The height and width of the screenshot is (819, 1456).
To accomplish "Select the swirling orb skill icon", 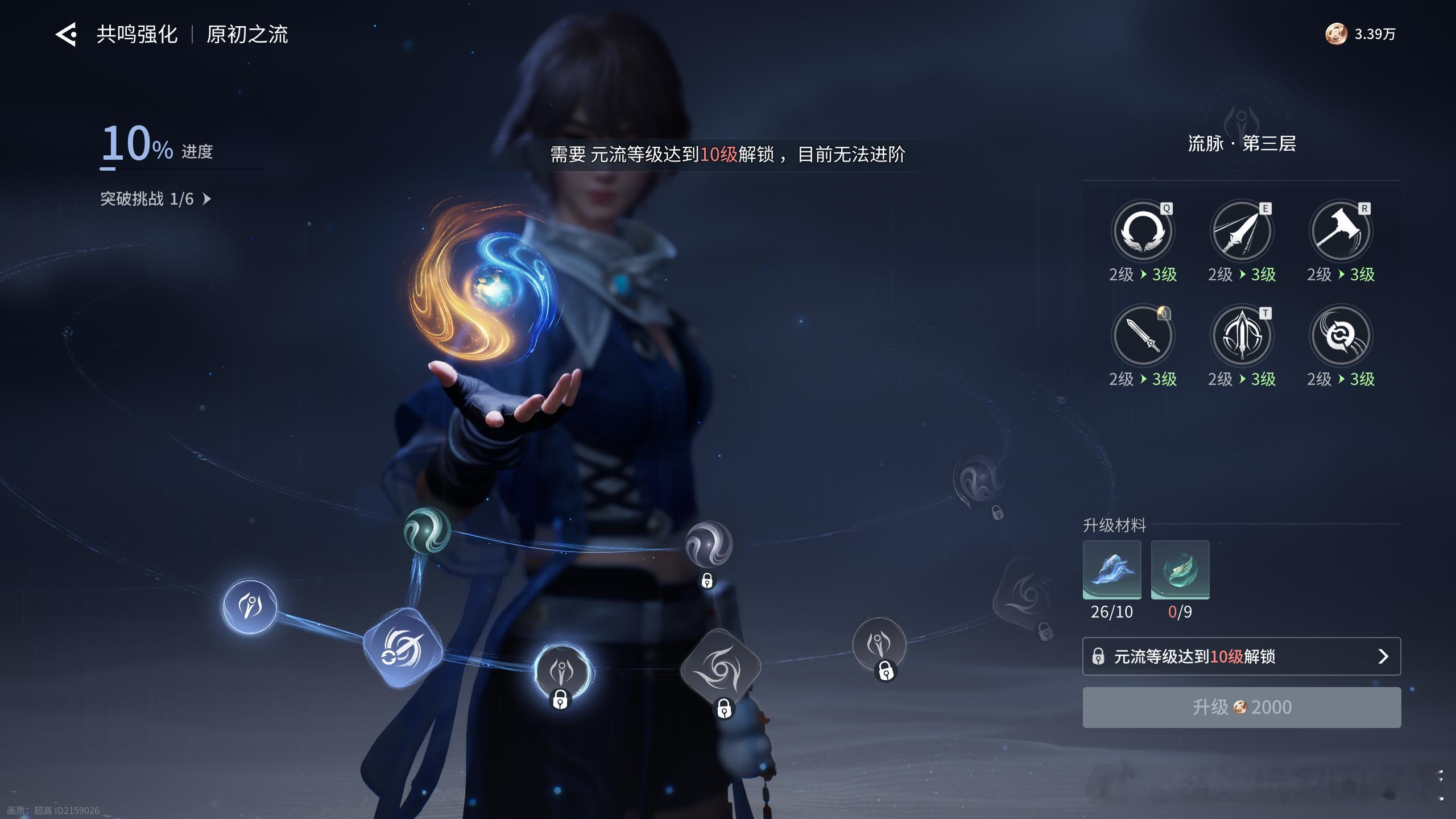I will click(x=1340, y=336).
